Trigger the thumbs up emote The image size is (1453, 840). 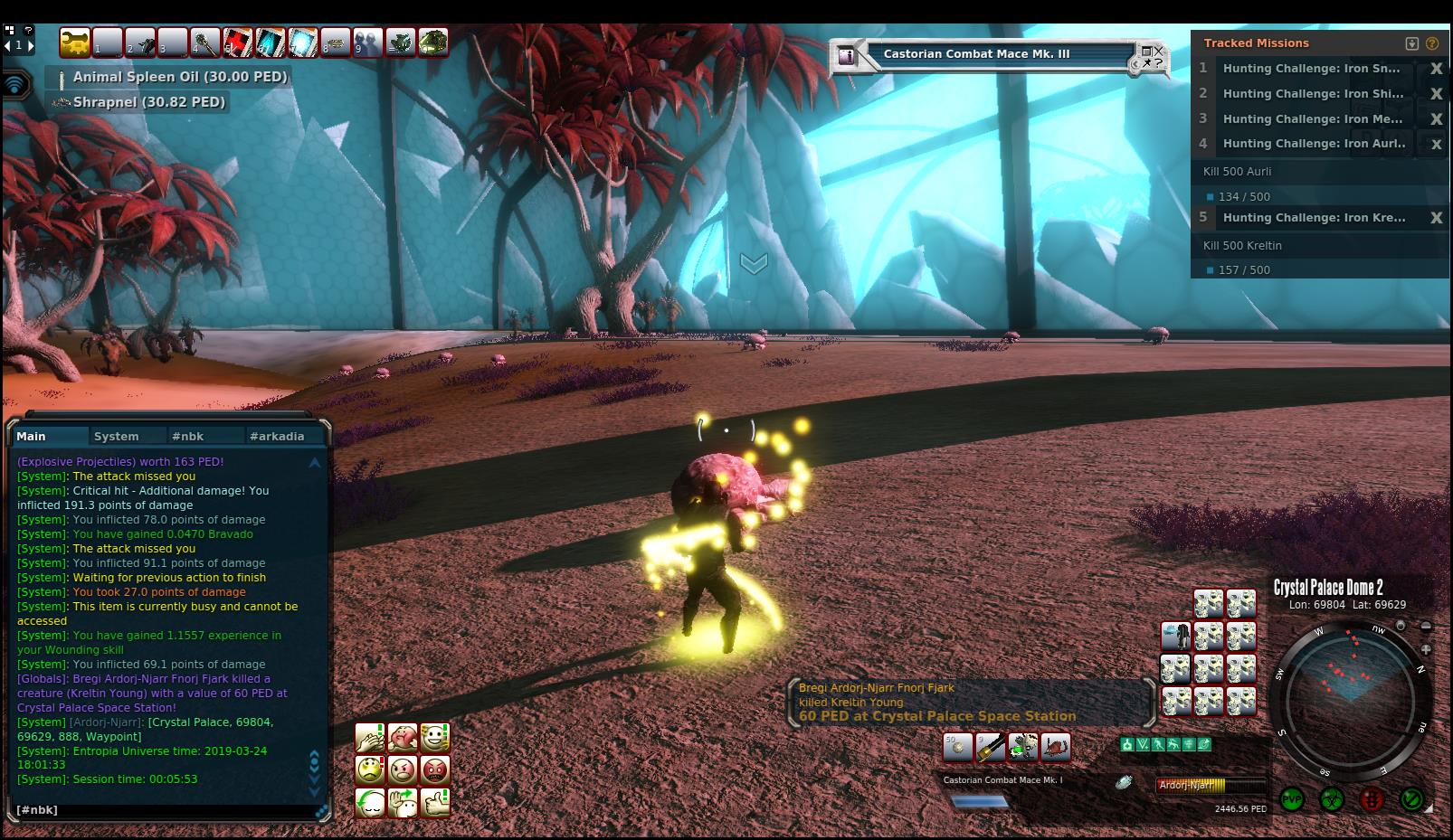[x=435, y=803]
